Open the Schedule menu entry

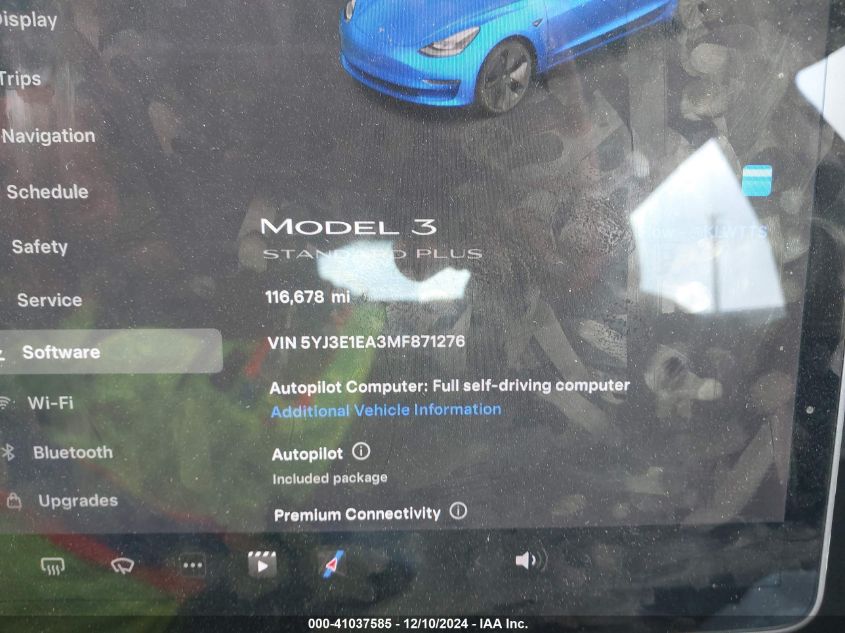point(47,192)
